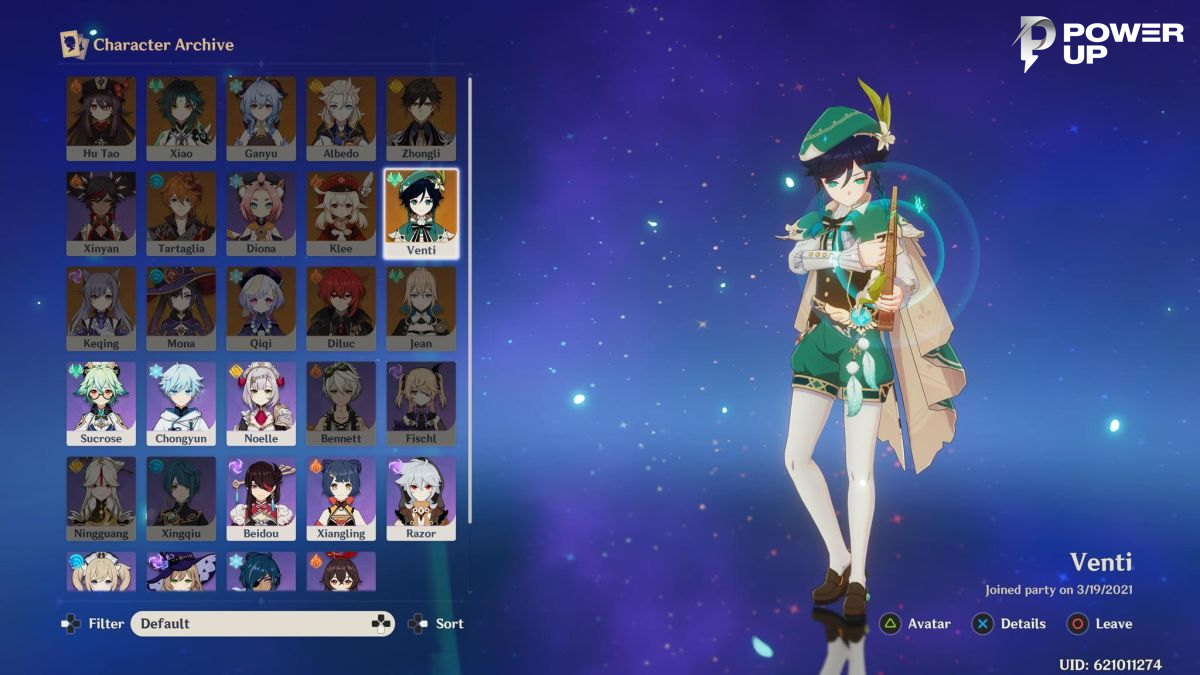Select Ningguang from the archive
The width and height of the screenshot is (1200, 675).
(101, 498)
